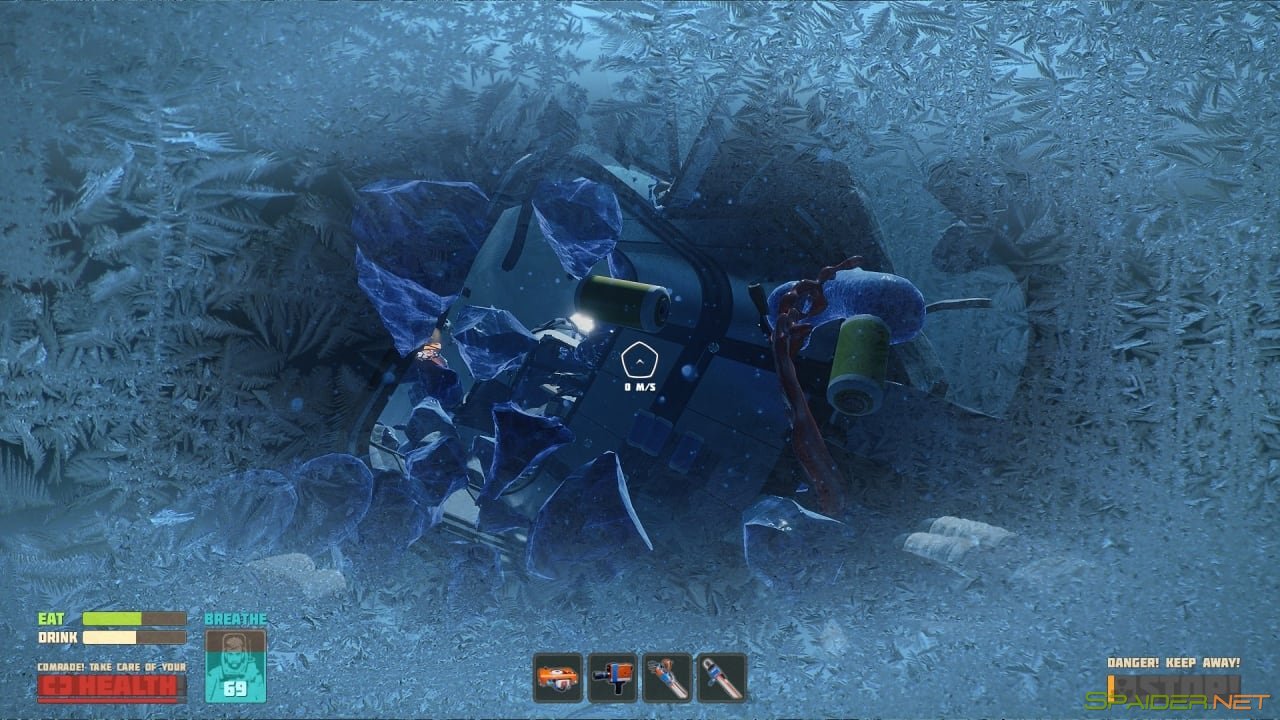
Task: Choose the claw-tipped tool in the hotbar
Action: 667,677
